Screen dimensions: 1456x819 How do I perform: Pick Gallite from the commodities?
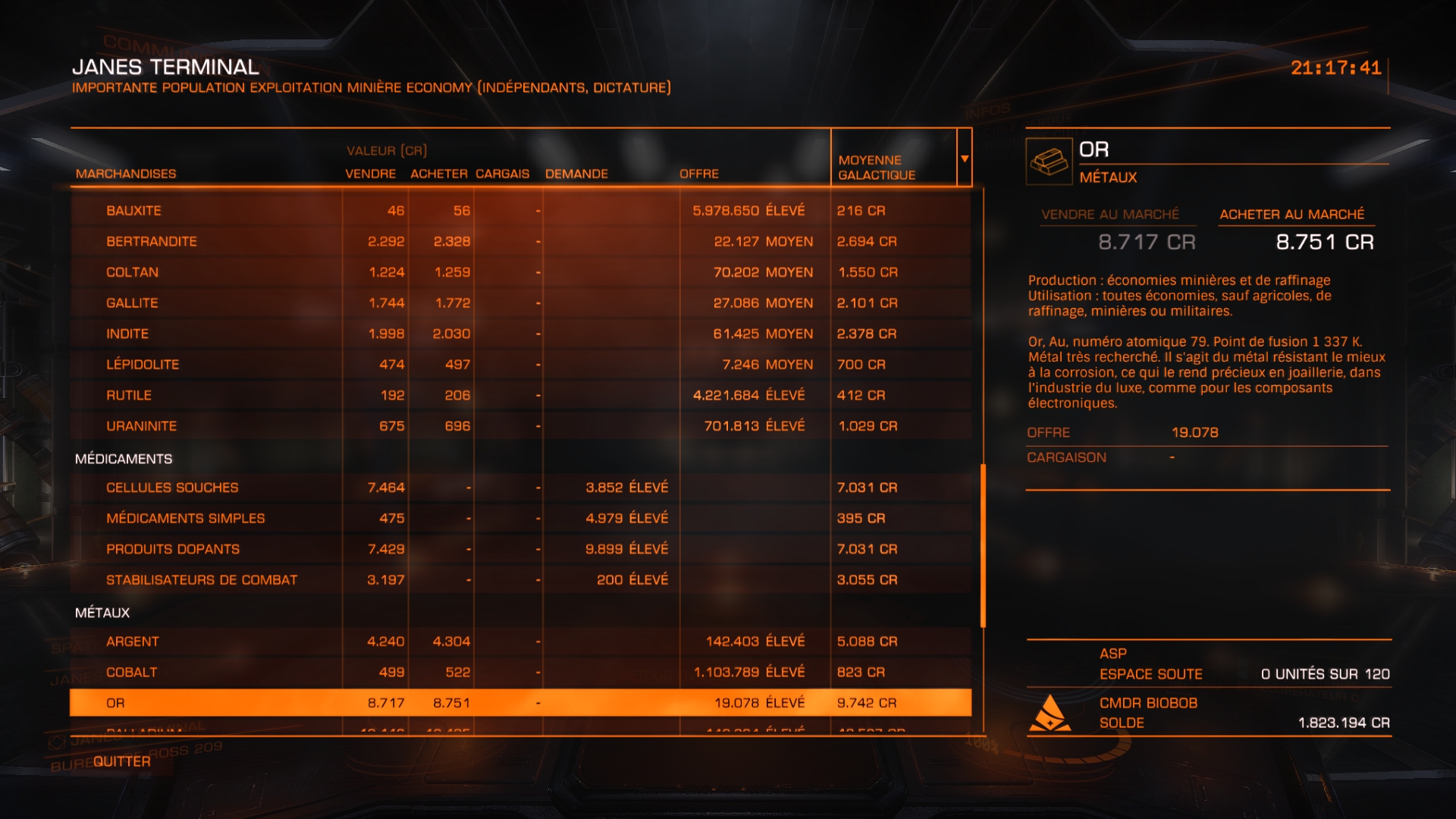pos(132,303)
